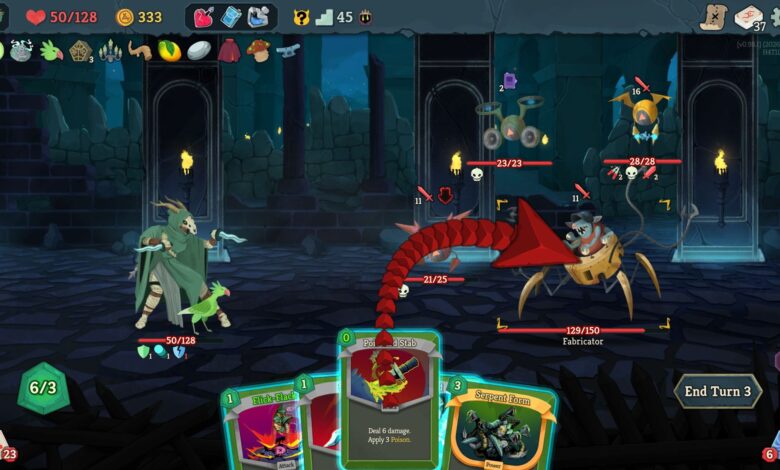Inspect the brown mushroom relic
780x470 pixels.
pos(258,51)
